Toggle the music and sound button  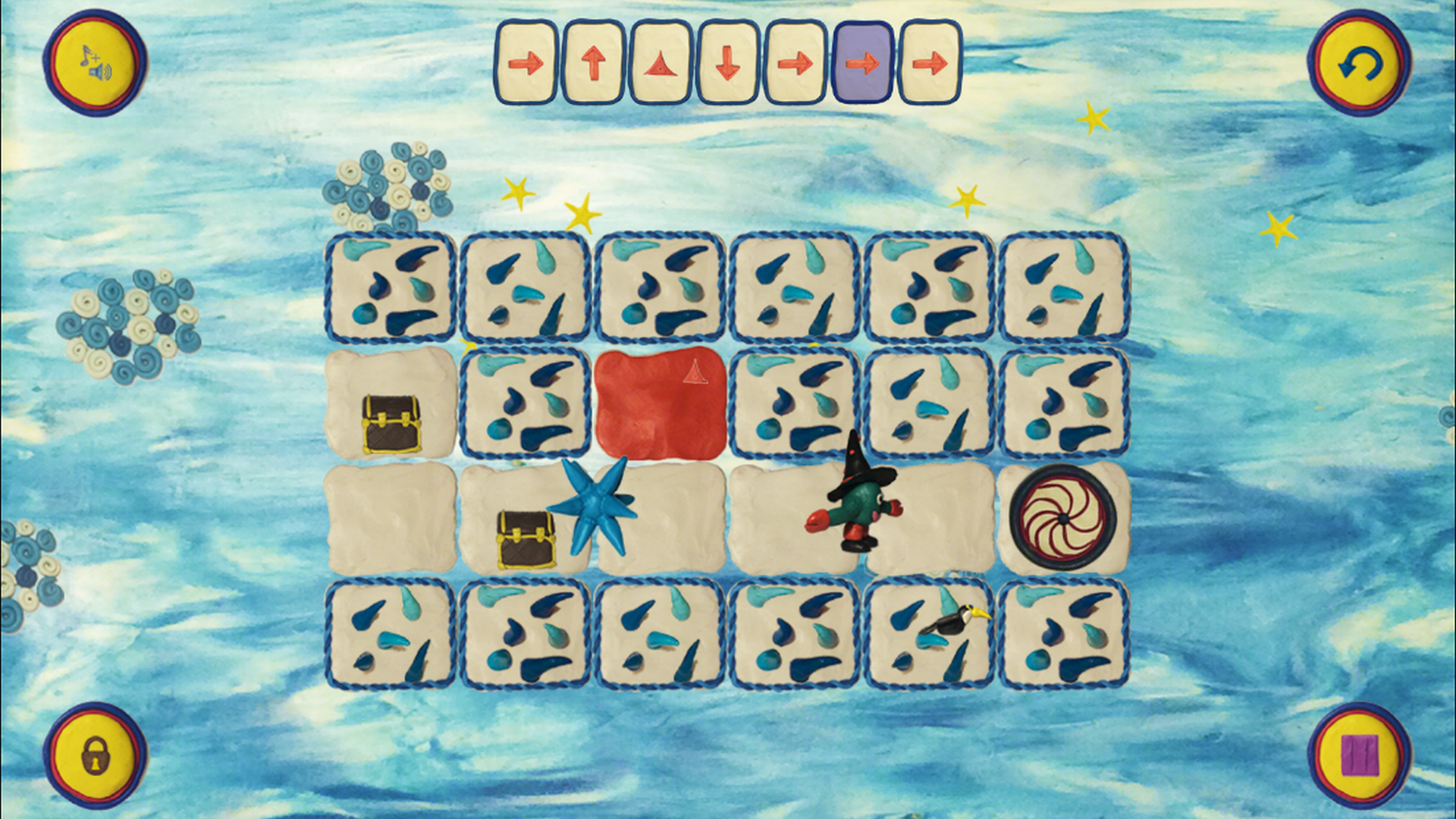[x=96, y=62]
